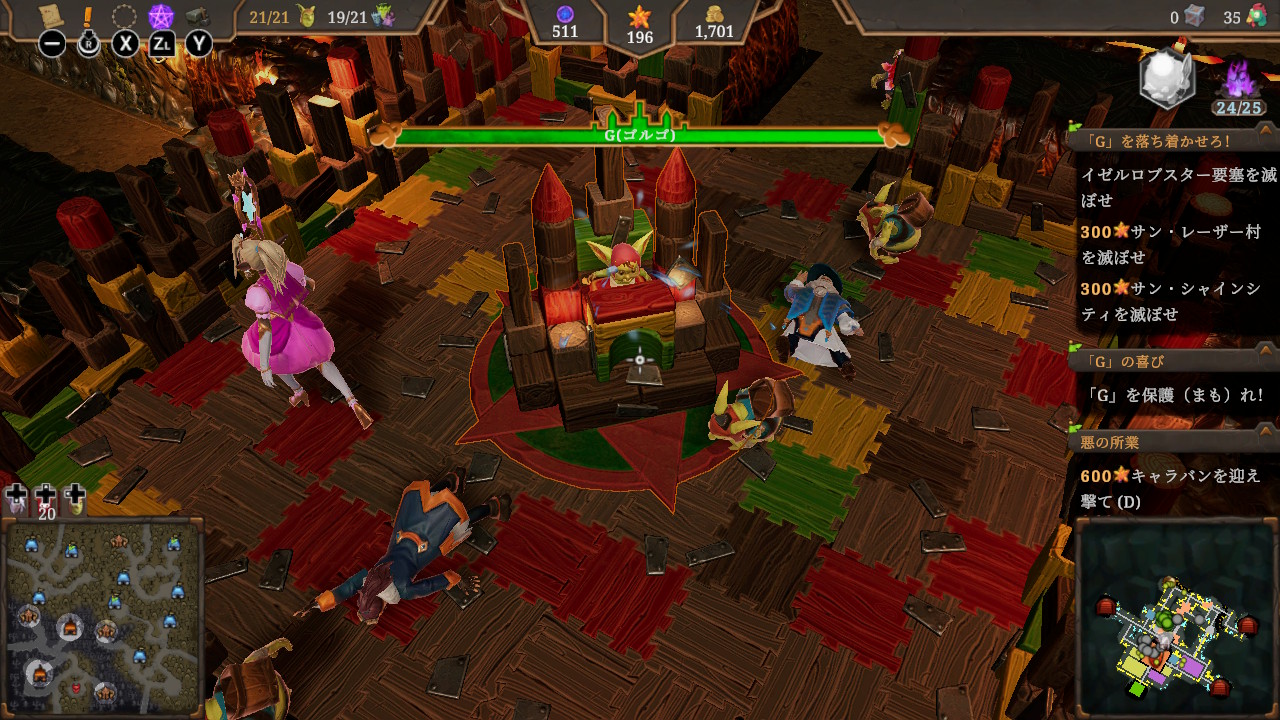Select the サン・レーザー村を滅ぼせ objective
Viewport: 1280px width, 720px height.
1170,244
